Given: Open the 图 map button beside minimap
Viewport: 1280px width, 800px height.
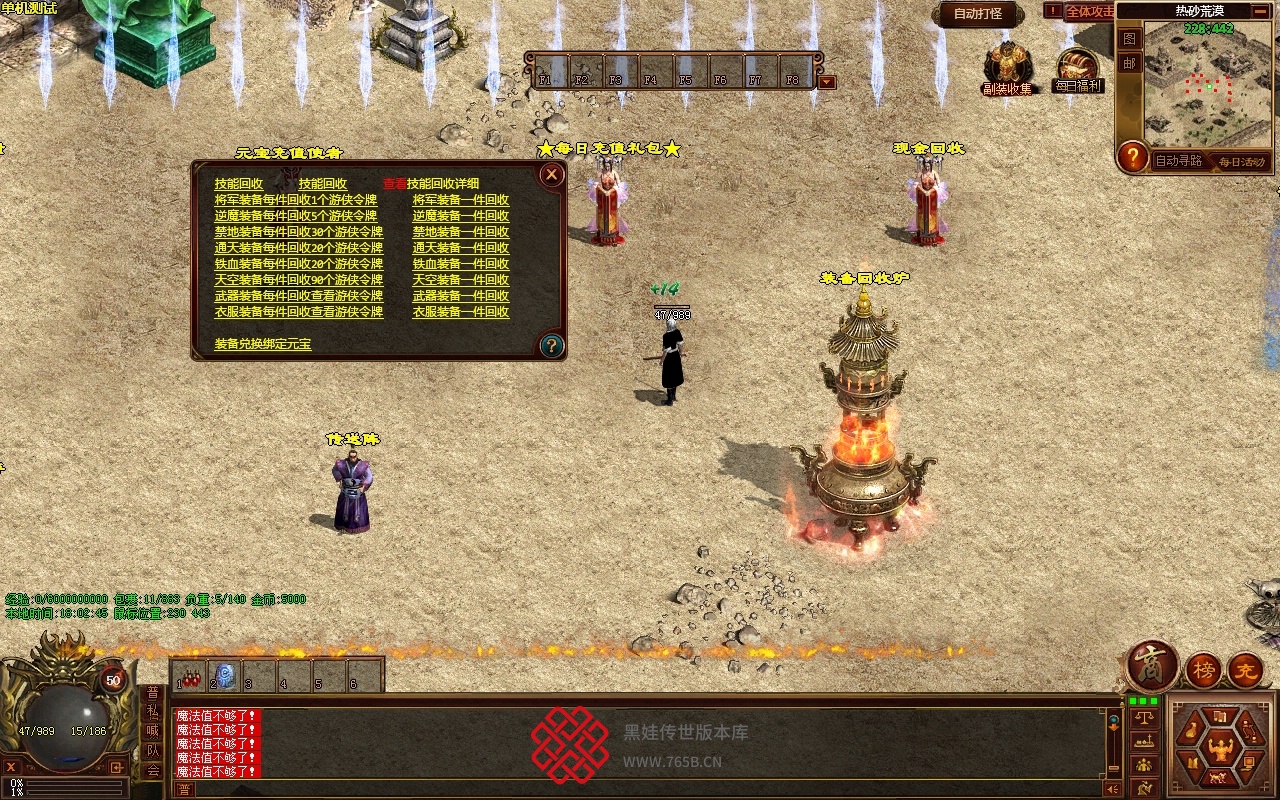Looking at the screenshot, I should click(x=1129, y=39).
